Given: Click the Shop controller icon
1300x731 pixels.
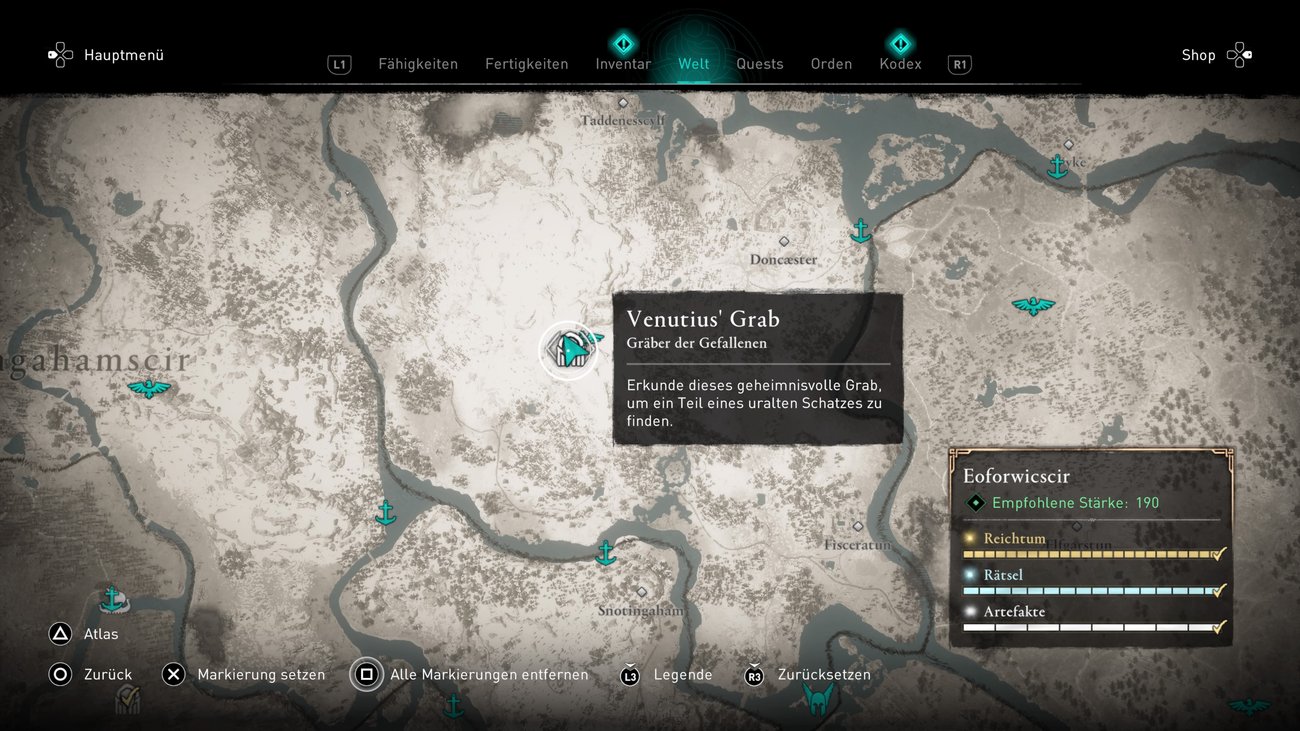Looking at the screenshot, I should (x=1240, y=54).
